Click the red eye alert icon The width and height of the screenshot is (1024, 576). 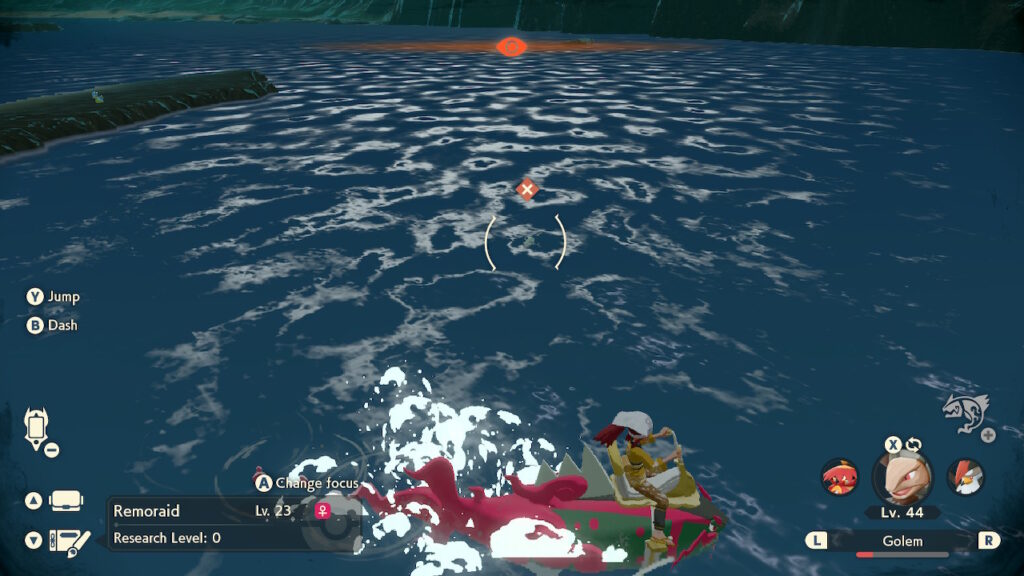point(511,46)
